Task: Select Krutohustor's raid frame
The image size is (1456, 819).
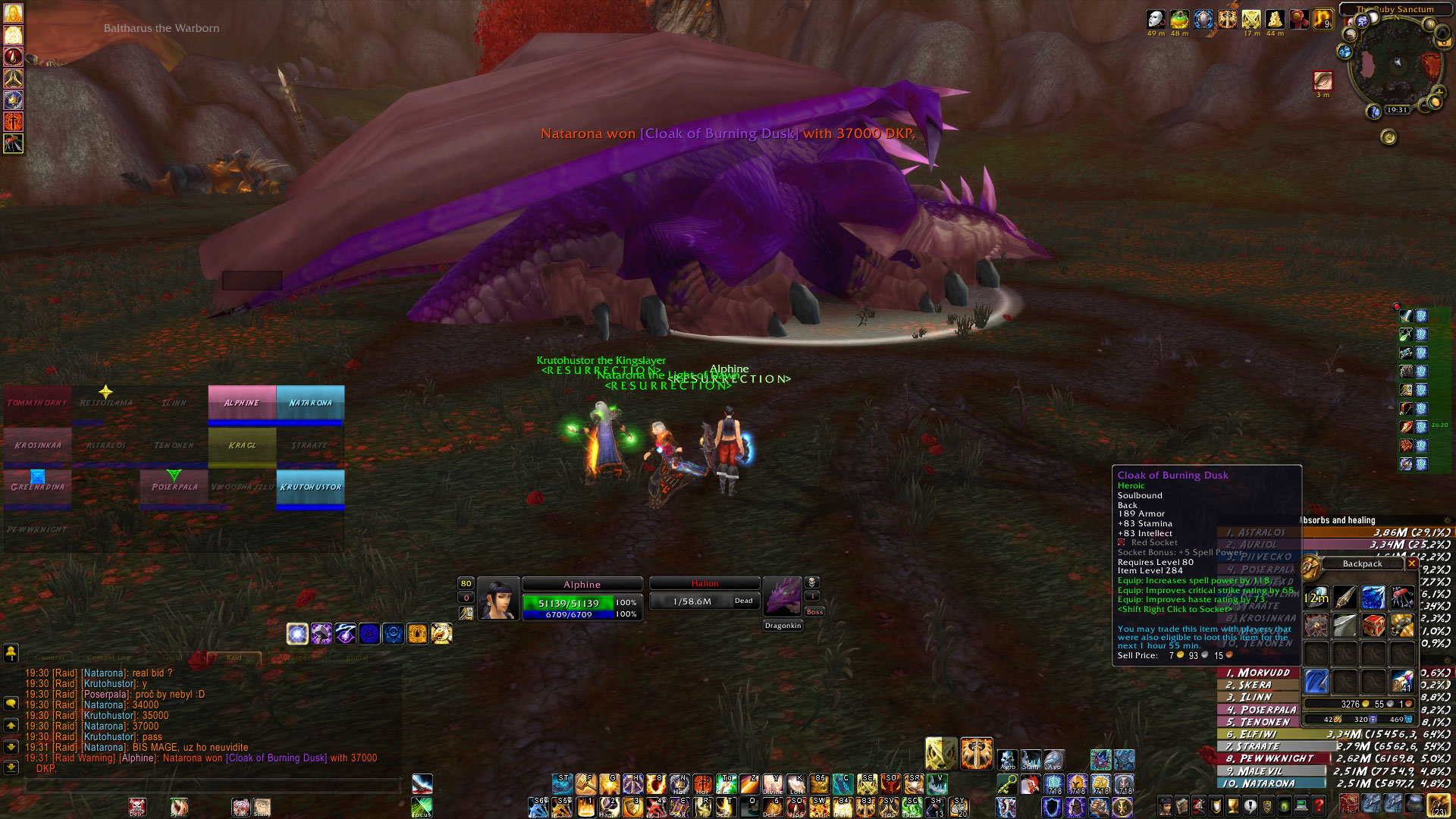Action: pyautogui.click(x=310, y=488)
